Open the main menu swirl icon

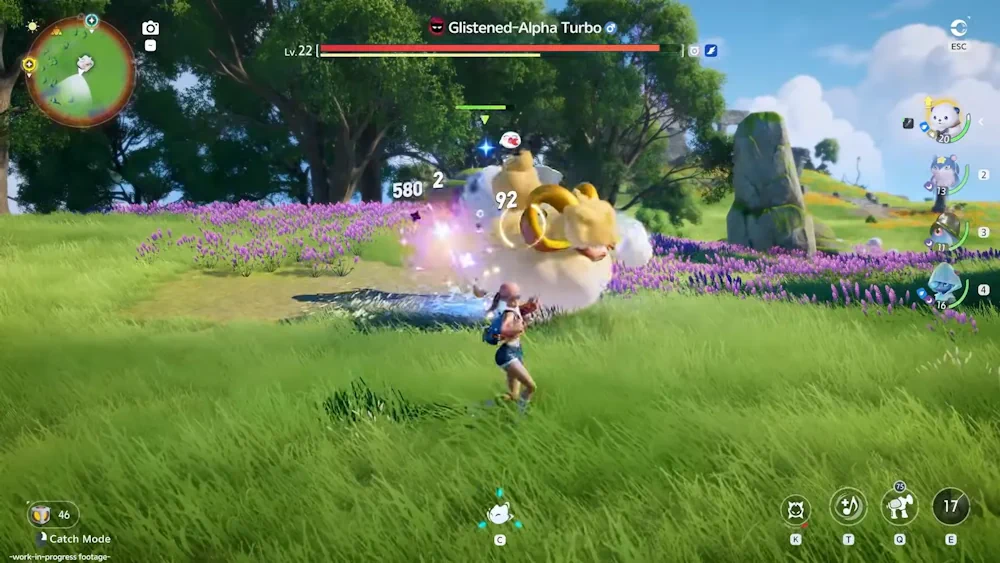point(958,28)
